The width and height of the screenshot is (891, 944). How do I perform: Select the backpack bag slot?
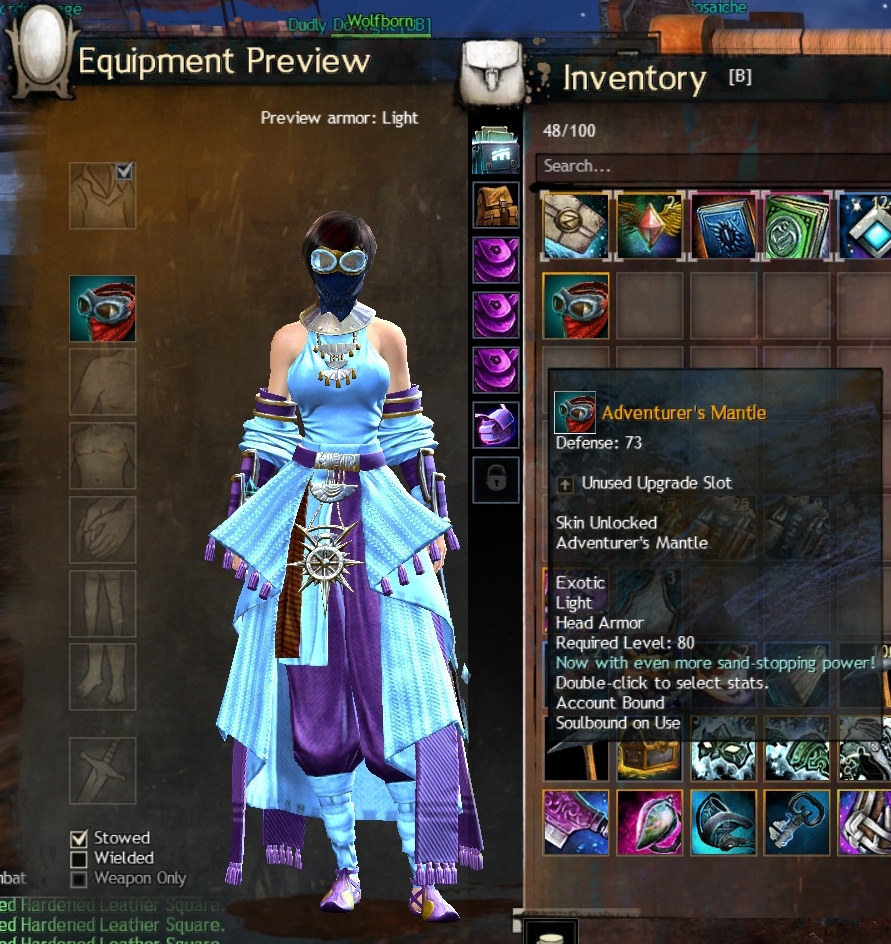pos(496,205)
